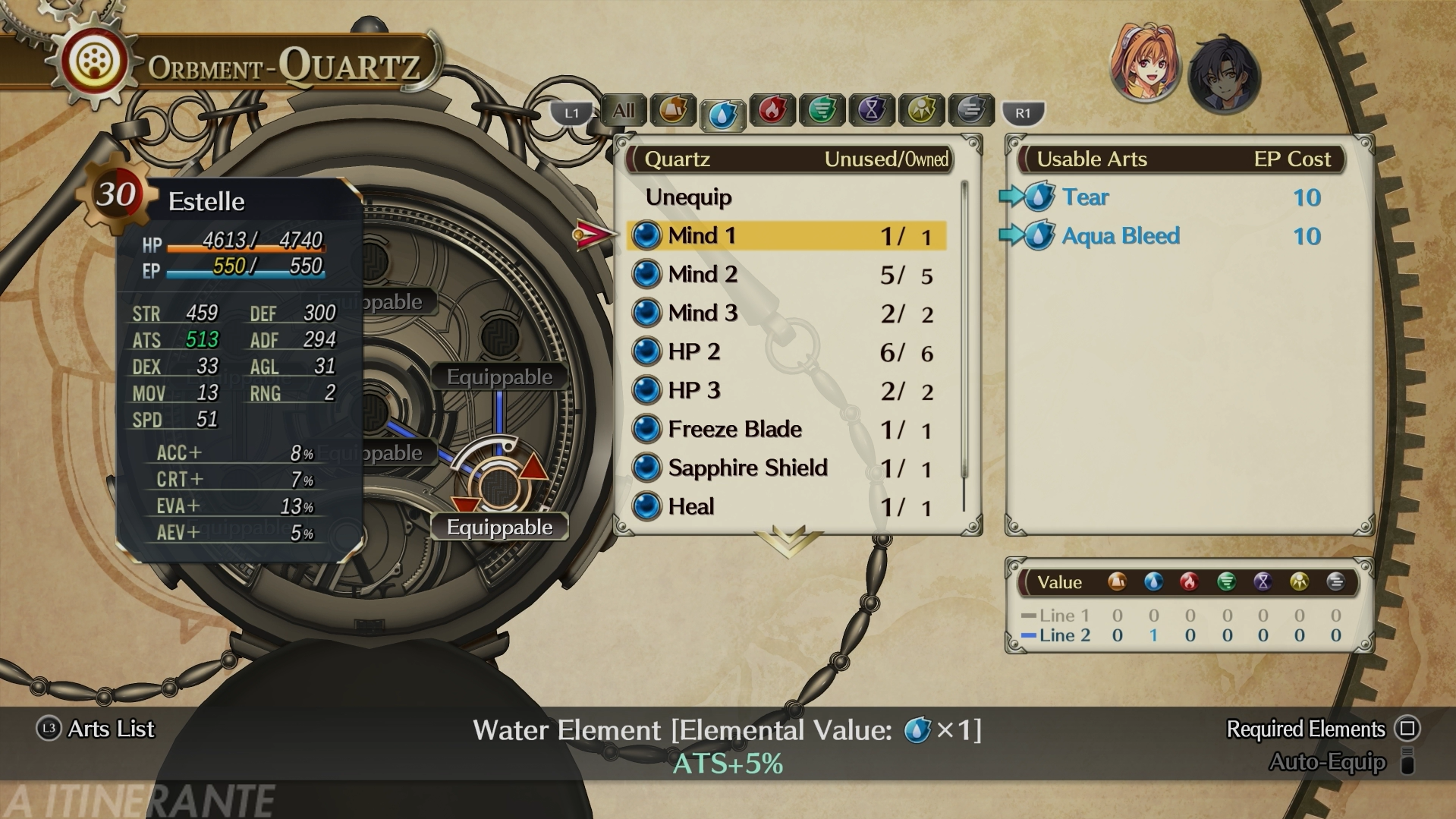
Task: Show the Space element quartz tab
Action: 921,111
